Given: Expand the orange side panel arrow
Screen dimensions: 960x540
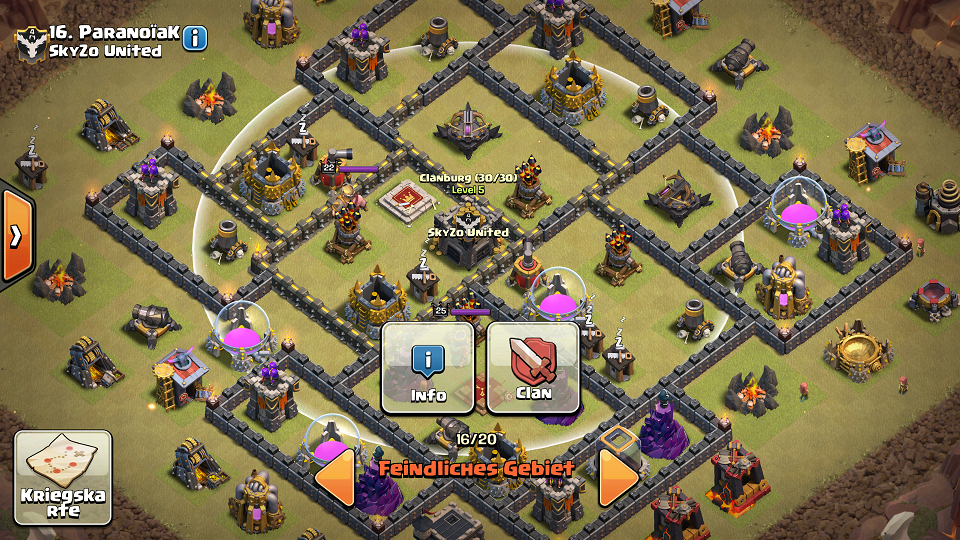Looking at the screenshot, I should tap(17, 236).
